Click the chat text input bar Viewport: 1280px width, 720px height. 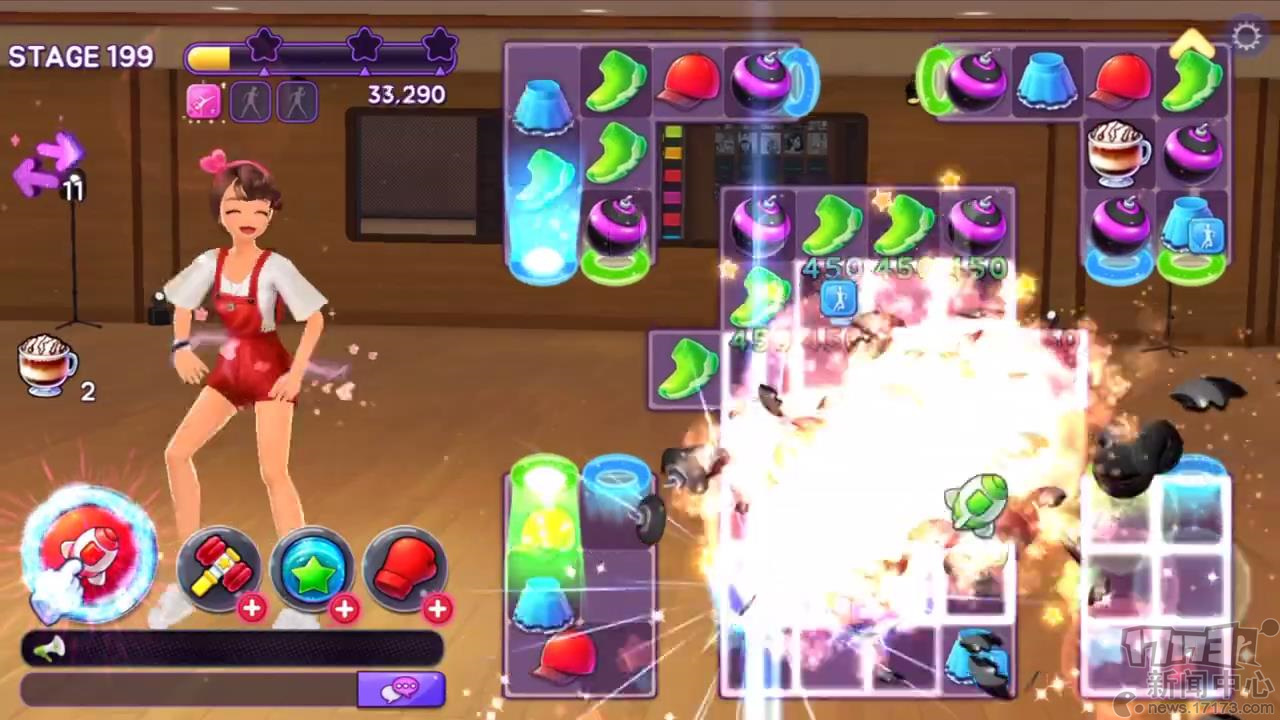tap(190, 688)
